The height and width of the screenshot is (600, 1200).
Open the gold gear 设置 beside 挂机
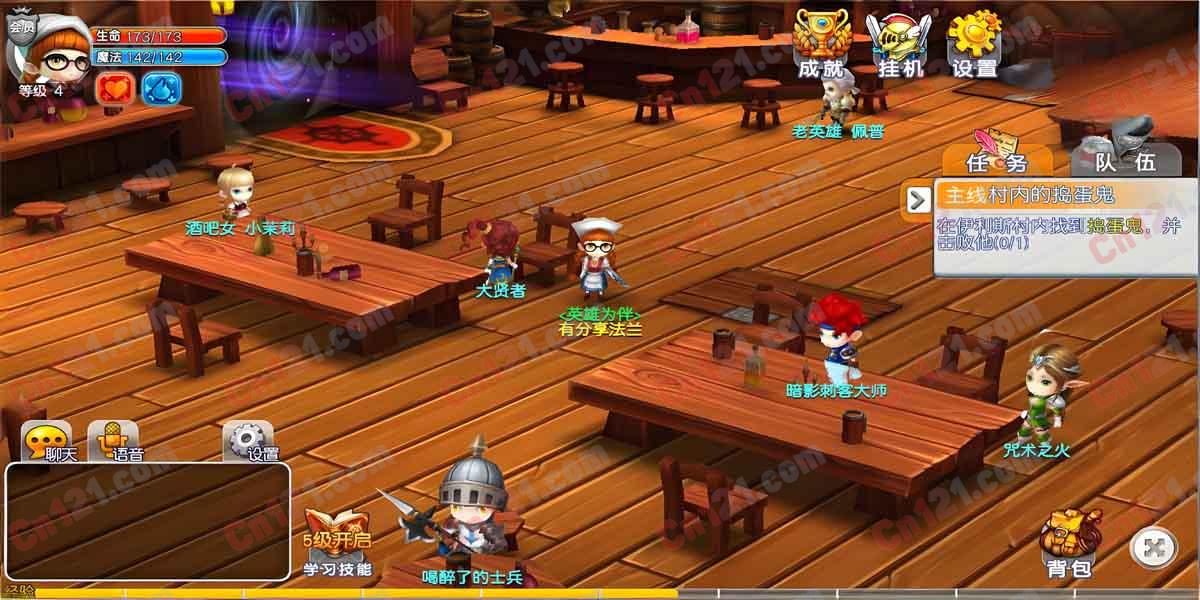coord(974,44)
